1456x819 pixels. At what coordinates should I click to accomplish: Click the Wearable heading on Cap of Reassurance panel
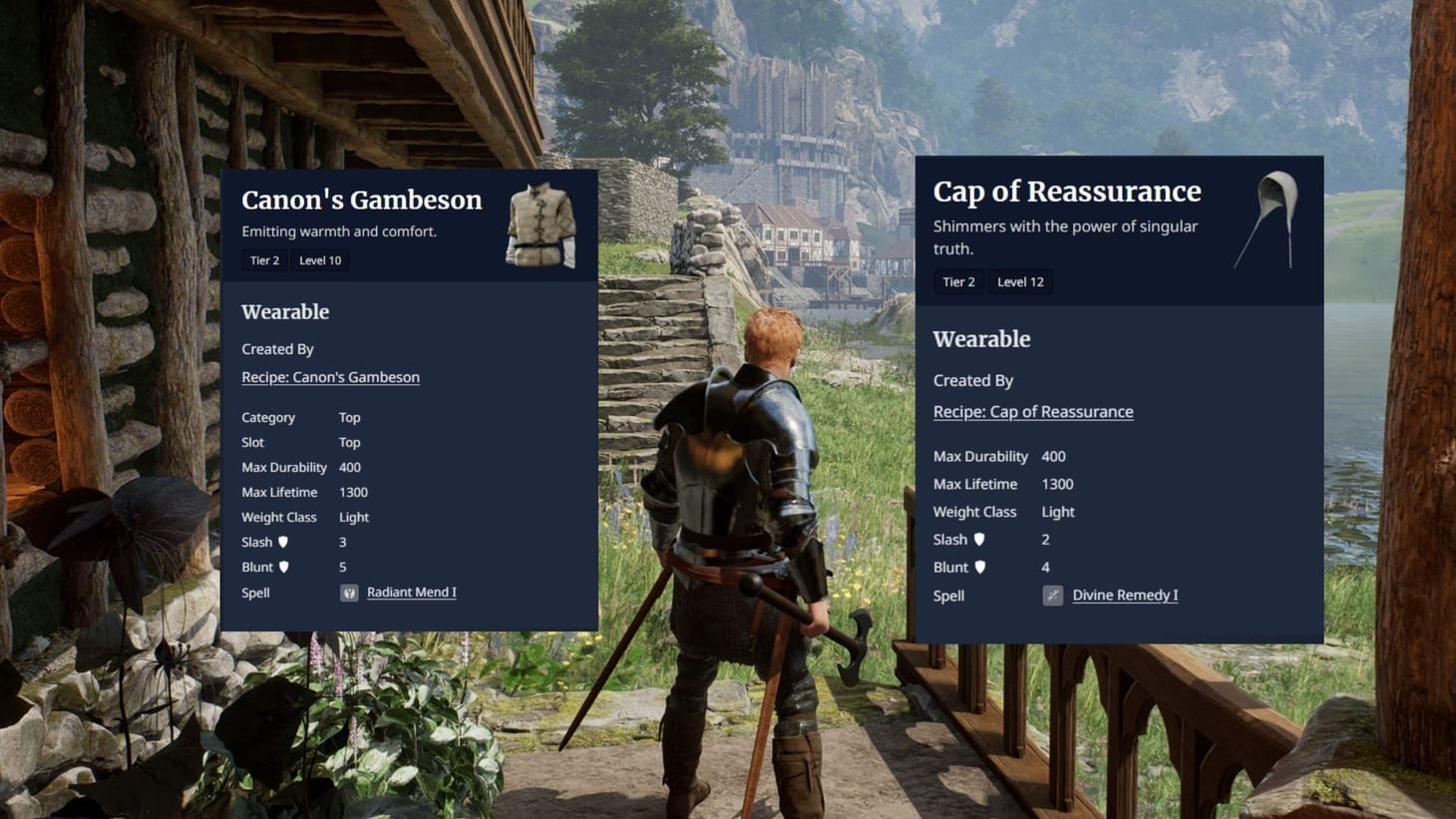click(981, 339)
